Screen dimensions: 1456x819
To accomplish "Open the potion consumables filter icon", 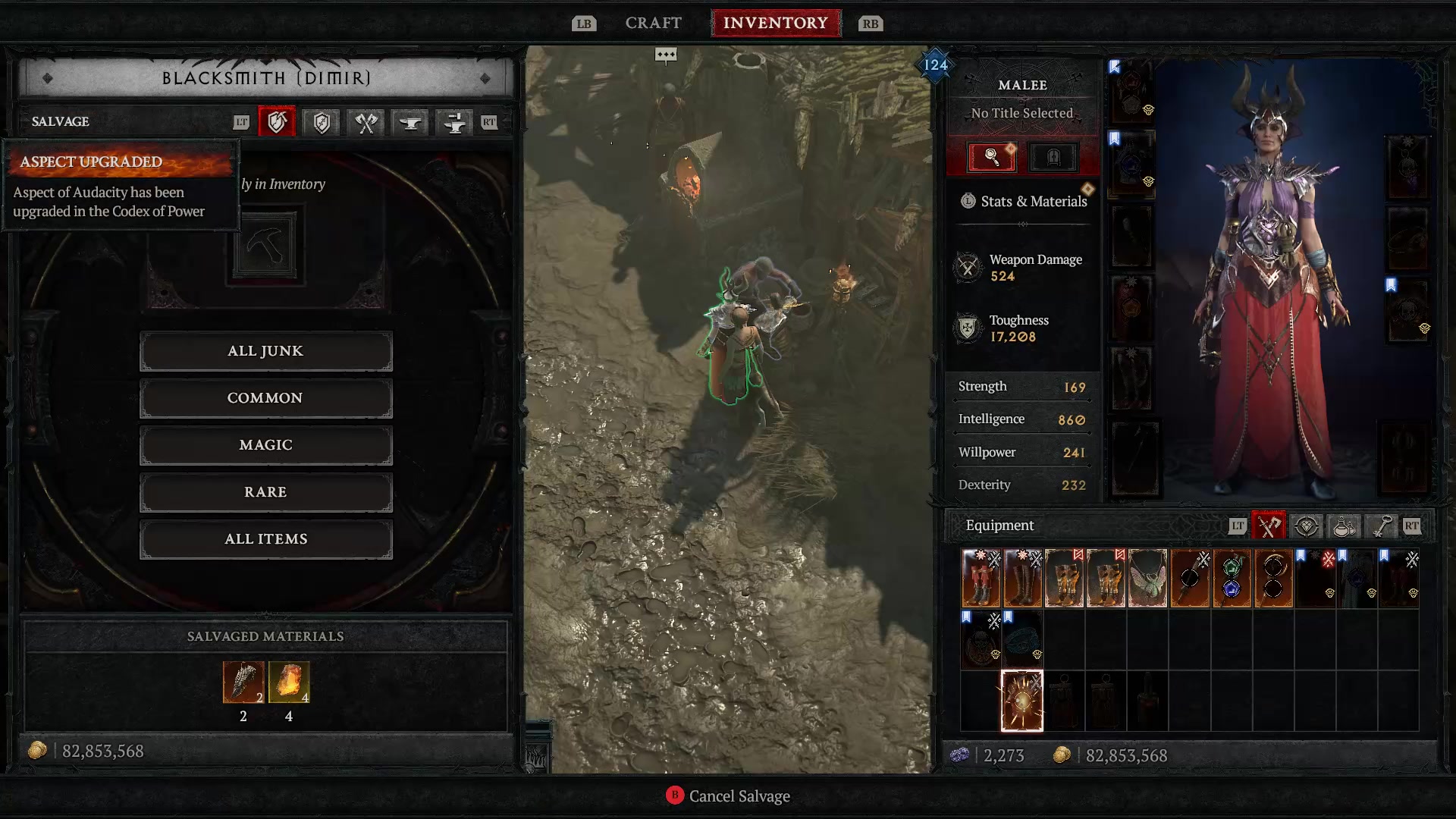I will [1344, 526].
